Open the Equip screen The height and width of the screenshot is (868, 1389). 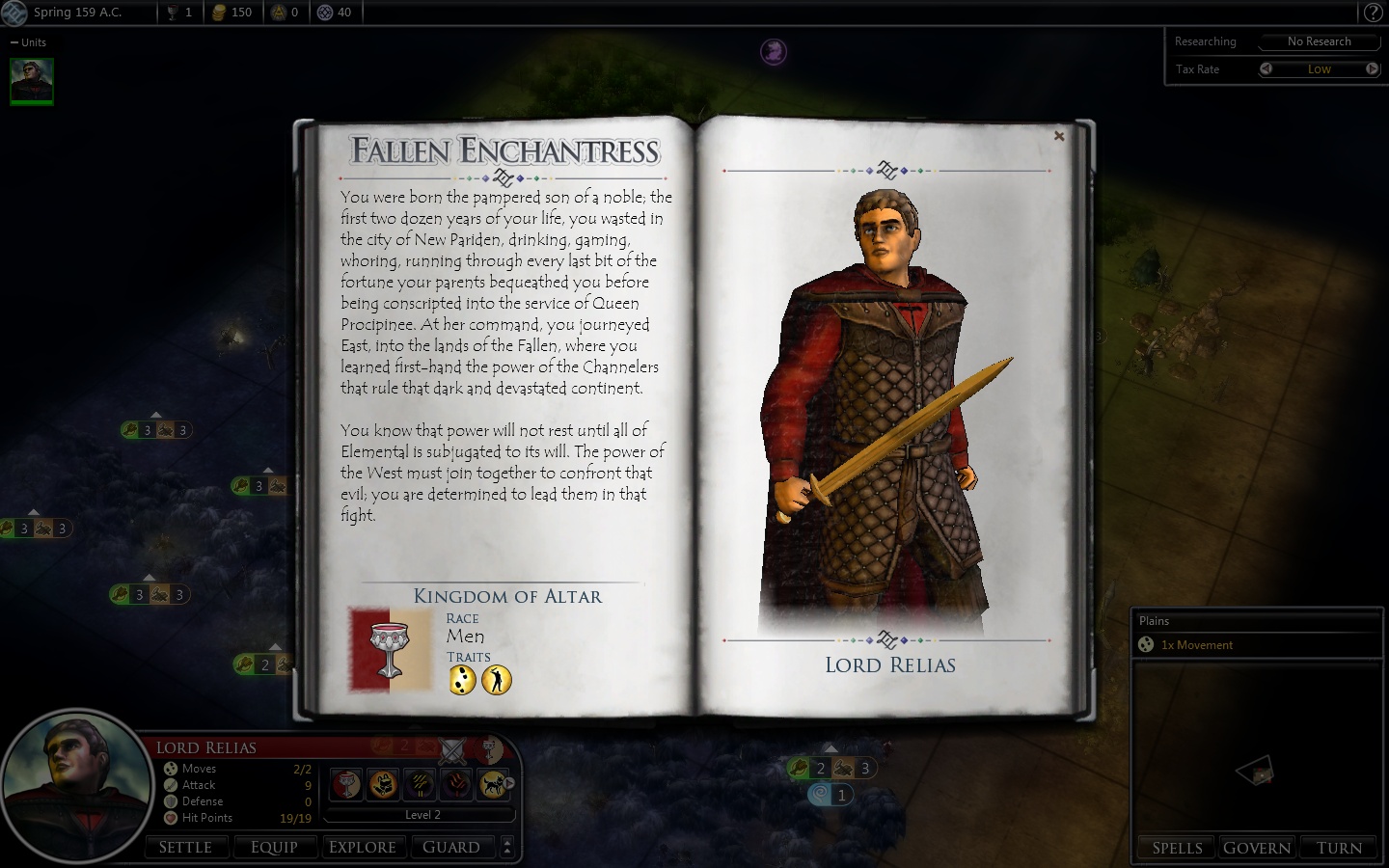274,847
